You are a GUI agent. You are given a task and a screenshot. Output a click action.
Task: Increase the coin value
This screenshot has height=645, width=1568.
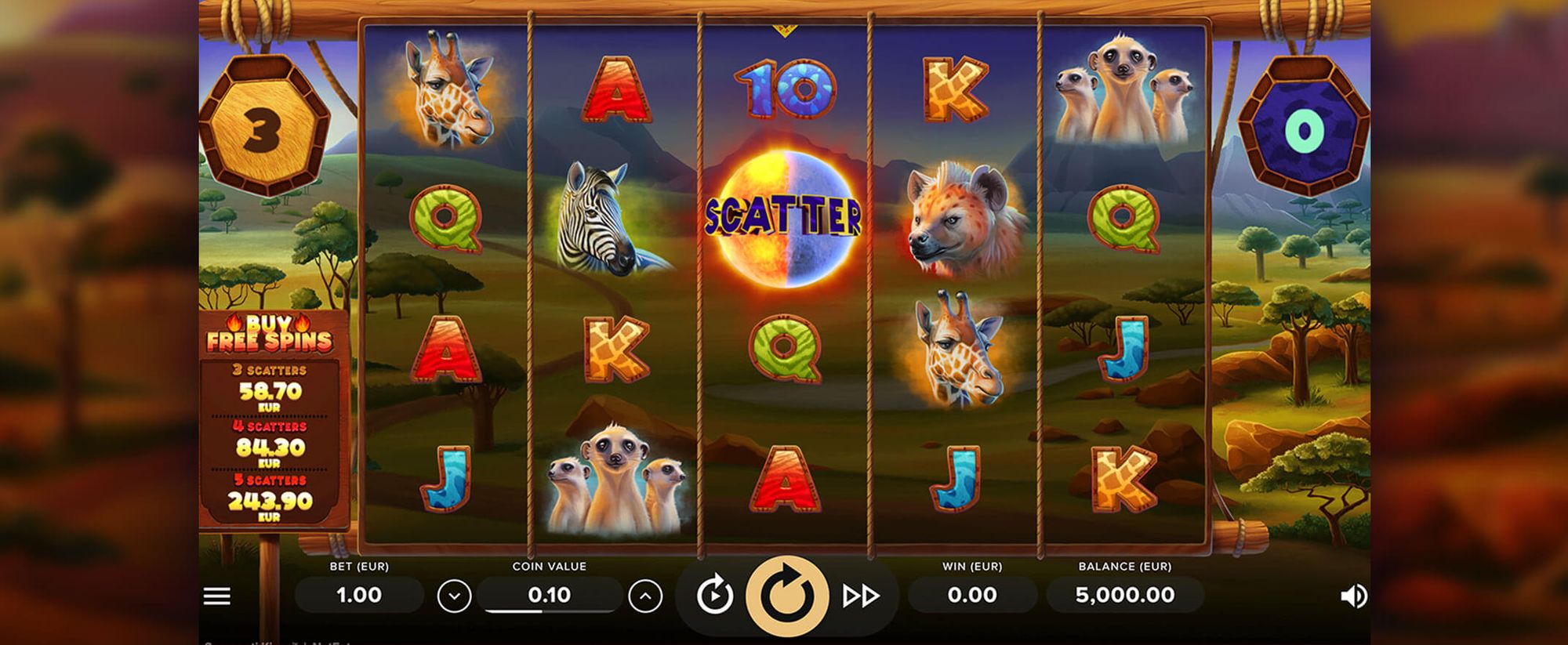[645, 596]
